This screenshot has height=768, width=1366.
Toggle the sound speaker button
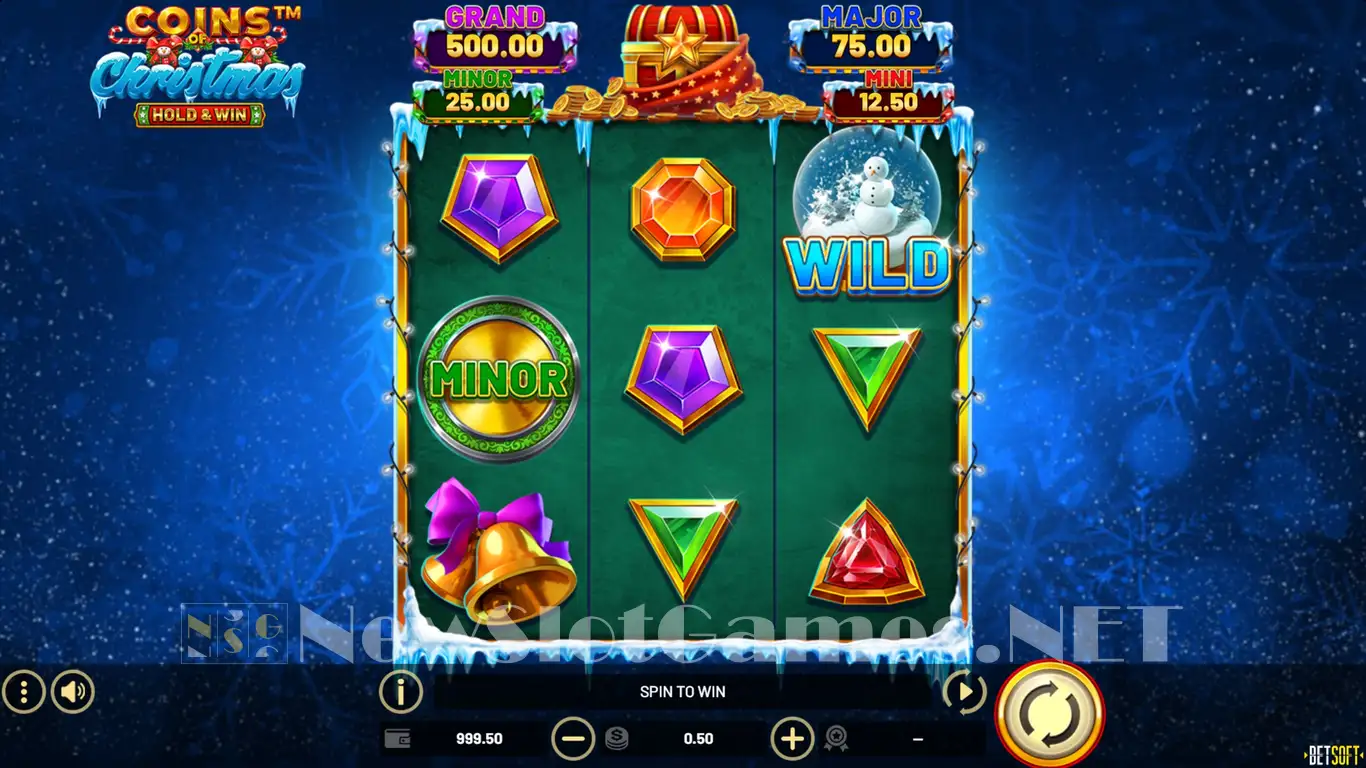[x=73, y=691]
